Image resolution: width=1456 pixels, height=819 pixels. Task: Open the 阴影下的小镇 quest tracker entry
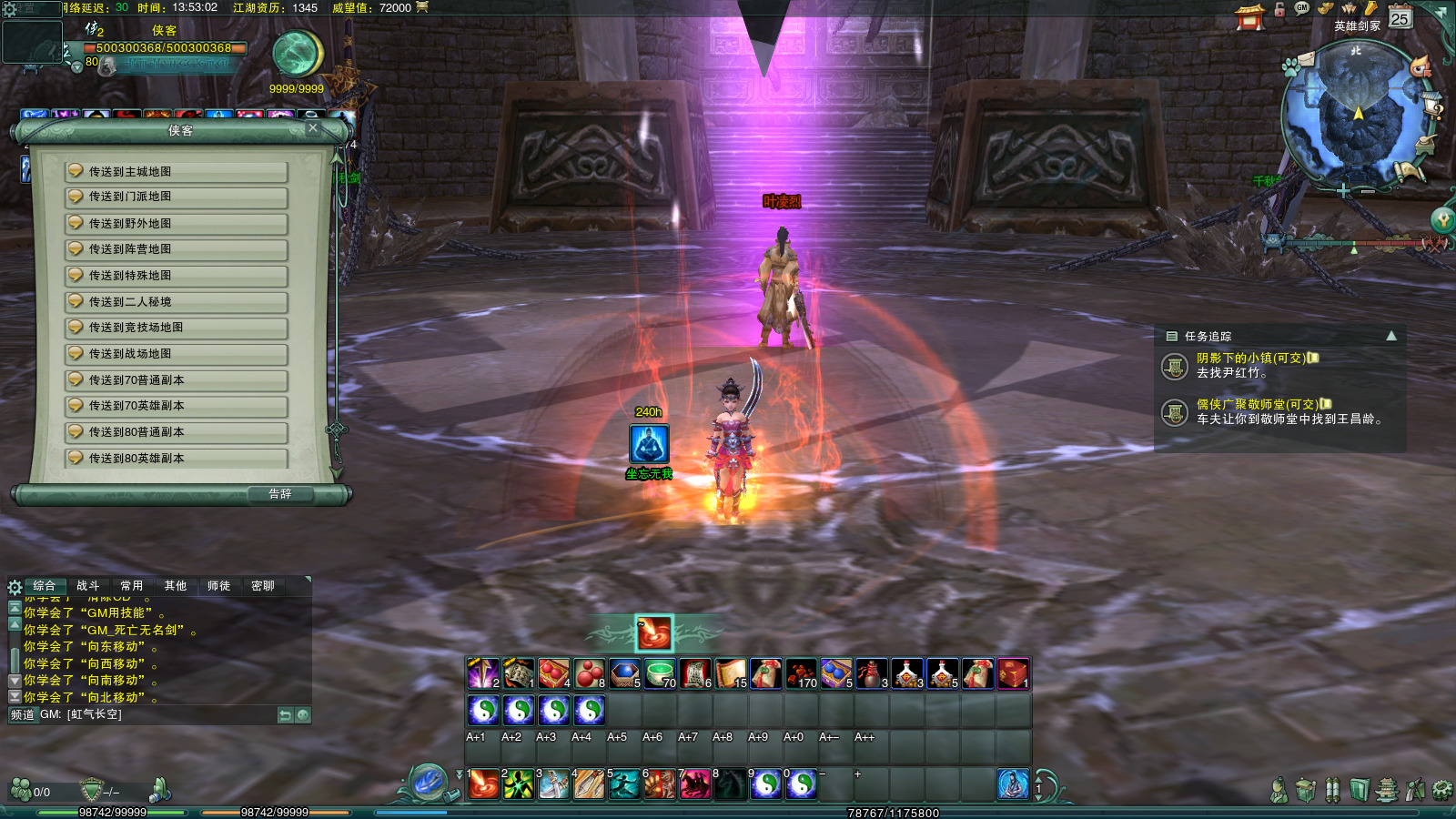tap(1252, 359)
